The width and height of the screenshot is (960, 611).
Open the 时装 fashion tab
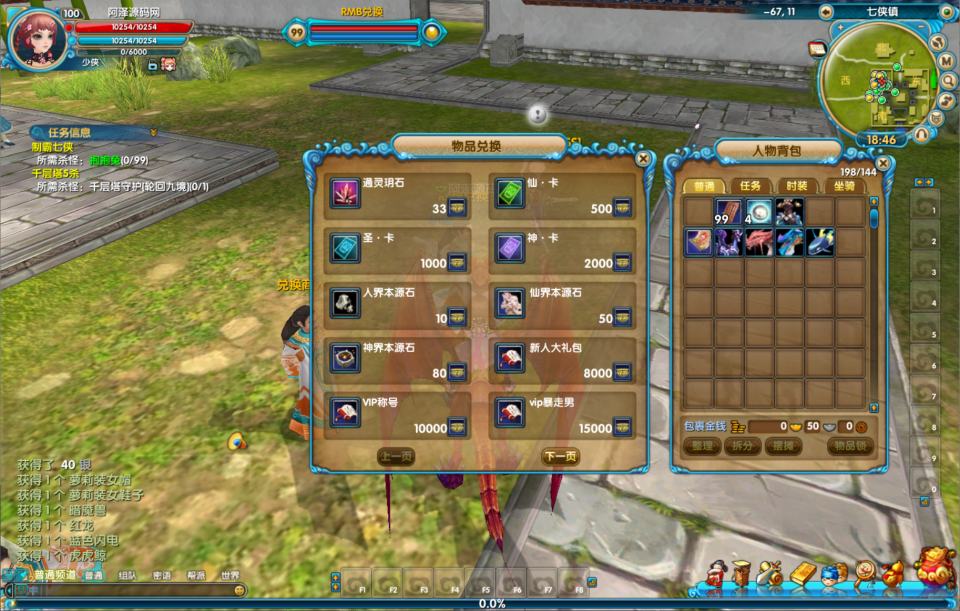coord(795,186)
